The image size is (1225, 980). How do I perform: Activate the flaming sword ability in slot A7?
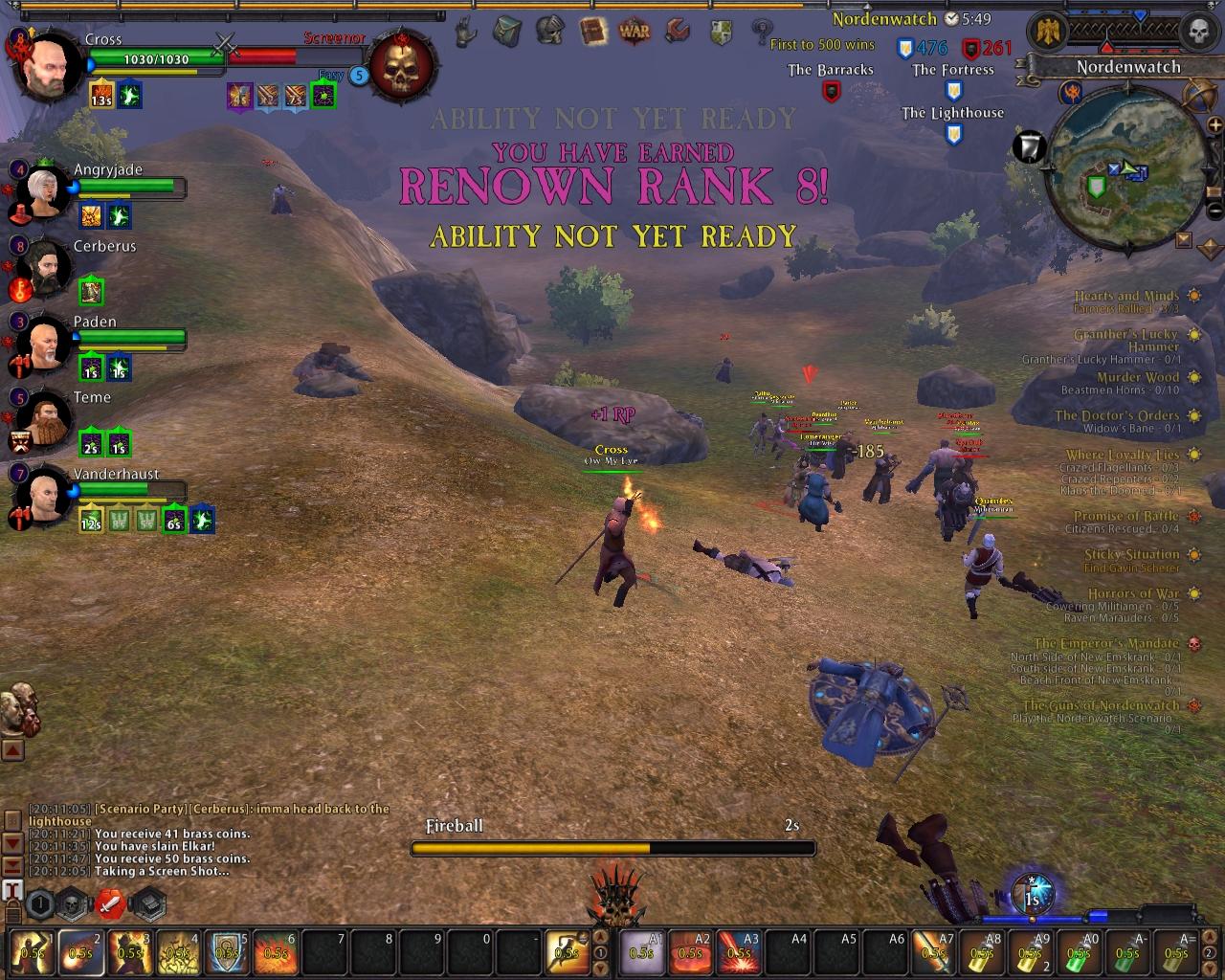[933, 950]
